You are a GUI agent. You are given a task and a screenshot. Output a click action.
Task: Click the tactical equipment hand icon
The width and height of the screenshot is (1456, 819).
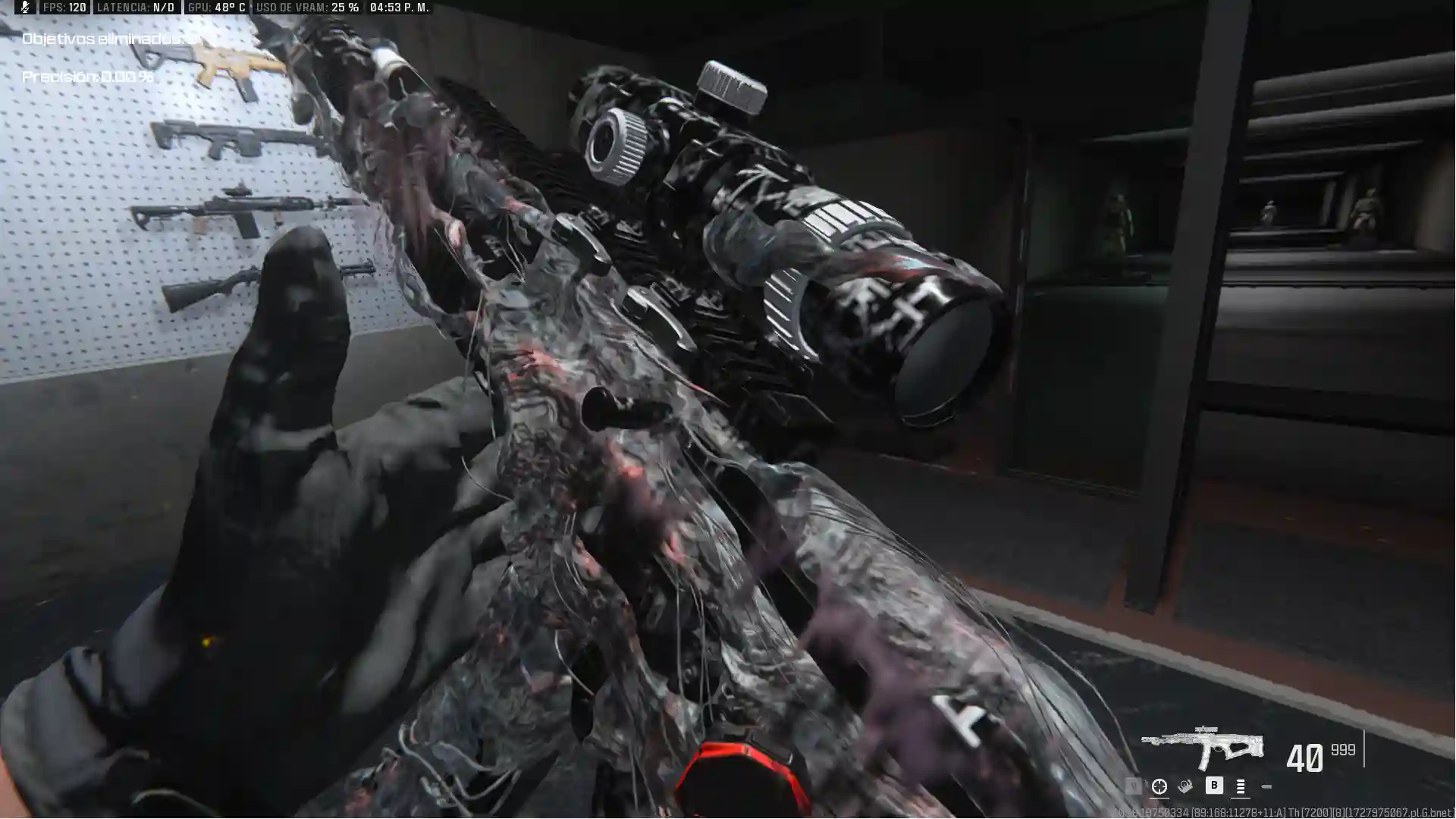(x=1186, y=786)
